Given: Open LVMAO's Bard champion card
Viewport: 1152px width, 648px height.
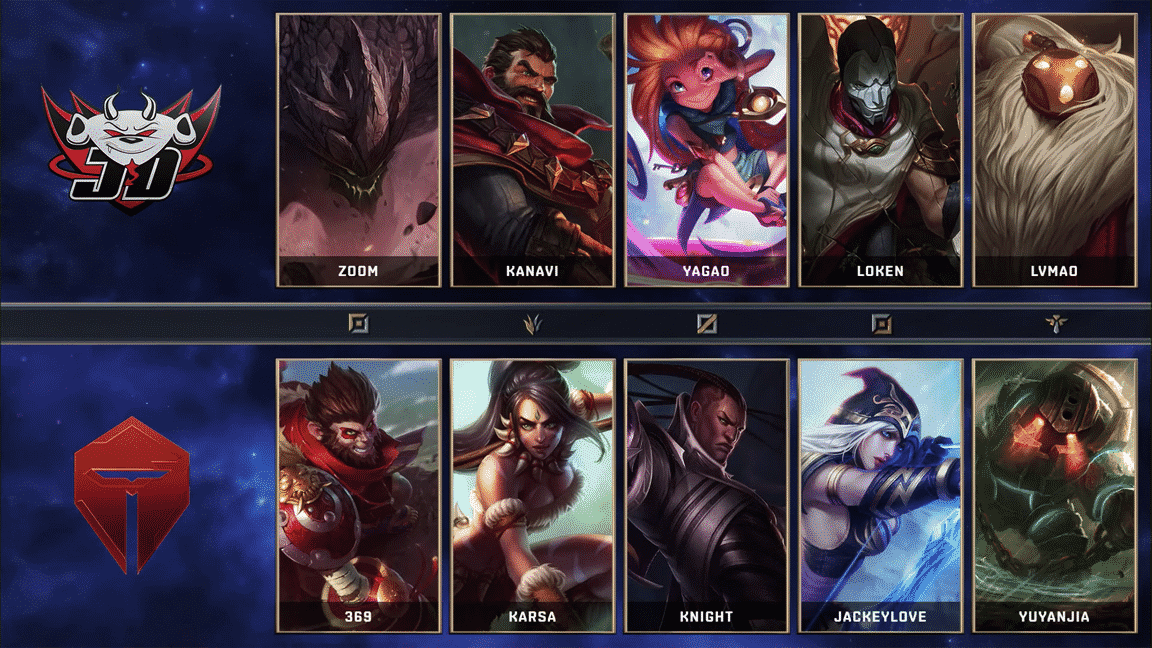Looking at the screenshot, I should pyautogui.click(x=1054, y=150).
